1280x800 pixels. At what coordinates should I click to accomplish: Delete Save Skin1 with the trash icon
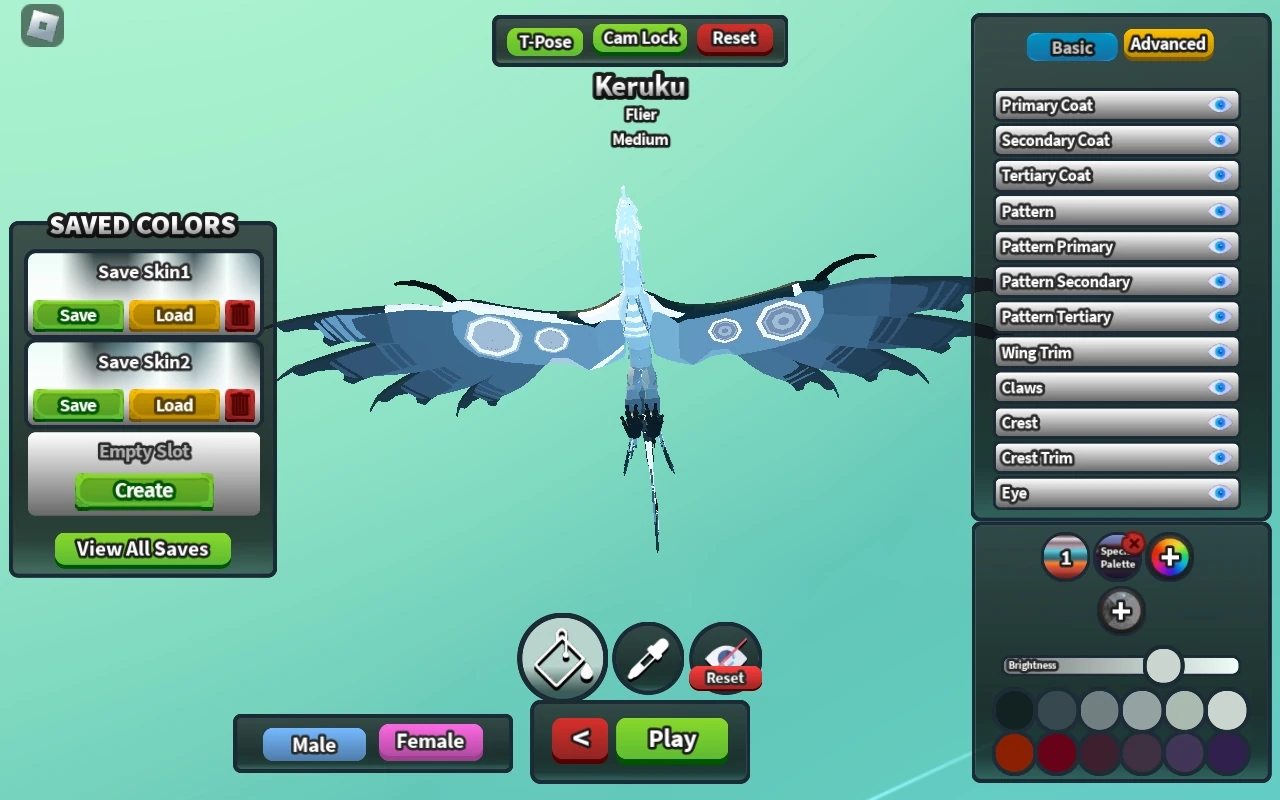click(x=240, y=315)
